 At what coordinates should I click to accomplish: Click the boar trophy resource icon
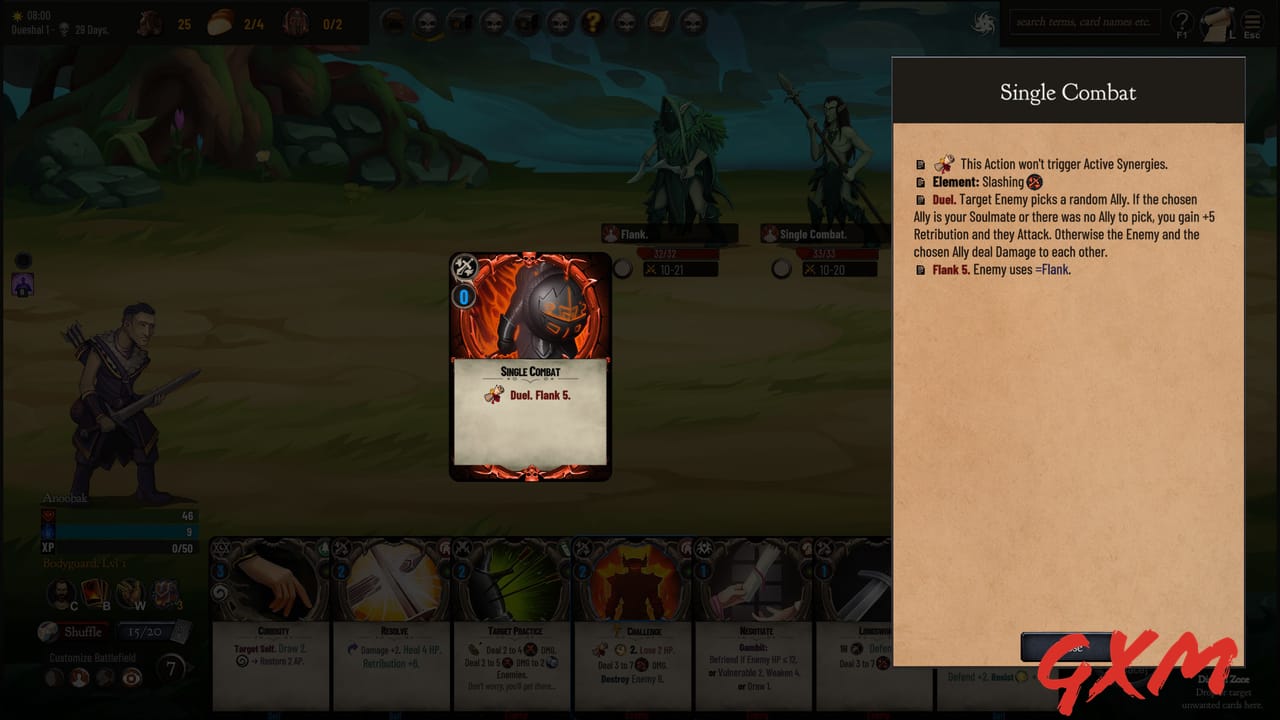tap(148, 23)
